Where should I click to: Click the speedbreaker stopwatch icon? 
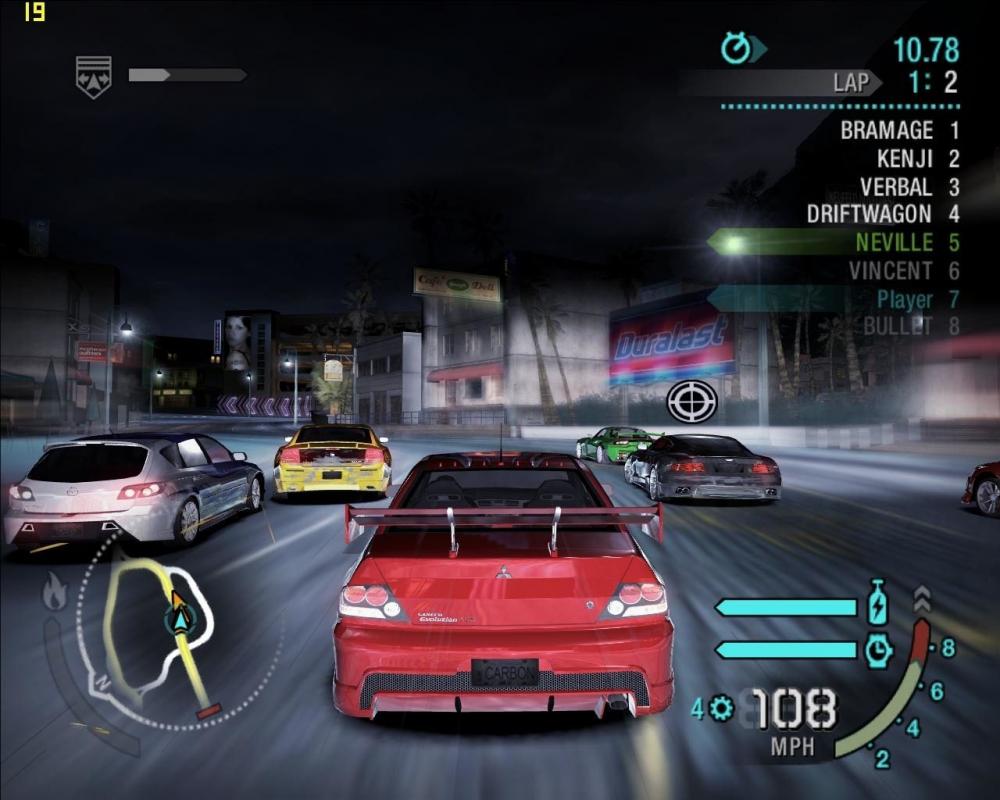click(x=877, y=650)
